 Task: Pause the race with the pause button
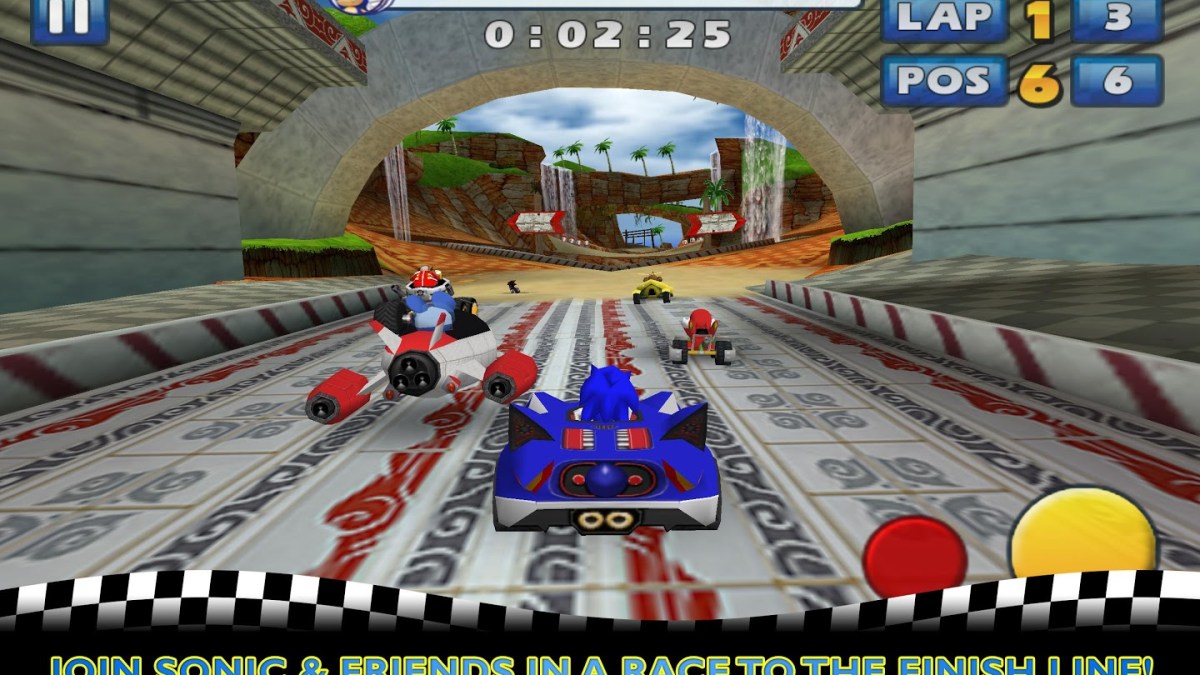pos(69,18)
